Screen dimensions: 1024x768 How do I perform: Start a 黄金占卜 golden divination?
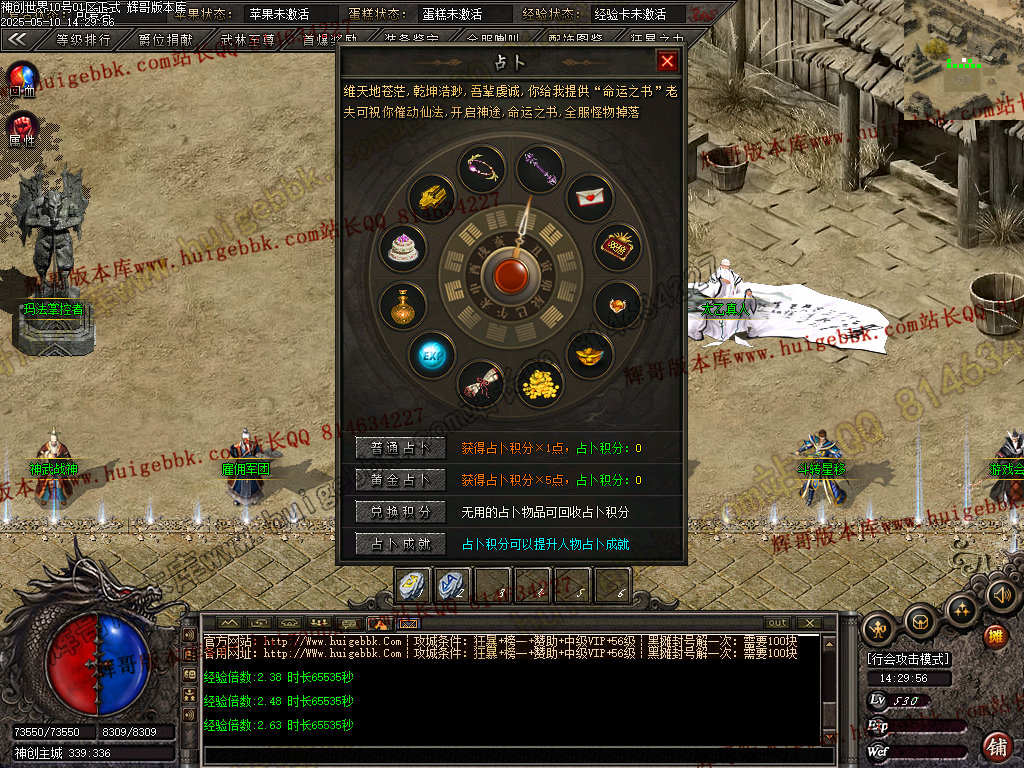(x=400, y=480)
